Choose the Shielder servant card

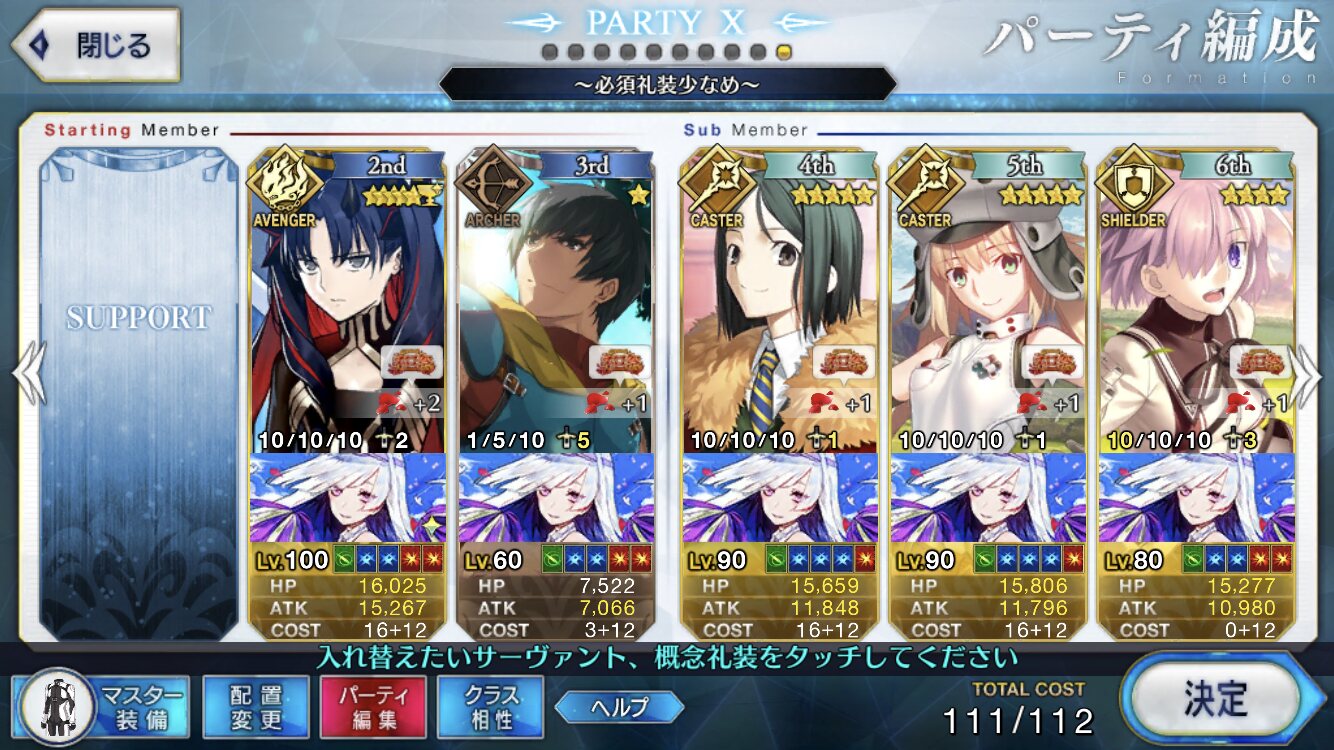(1196, 300)
